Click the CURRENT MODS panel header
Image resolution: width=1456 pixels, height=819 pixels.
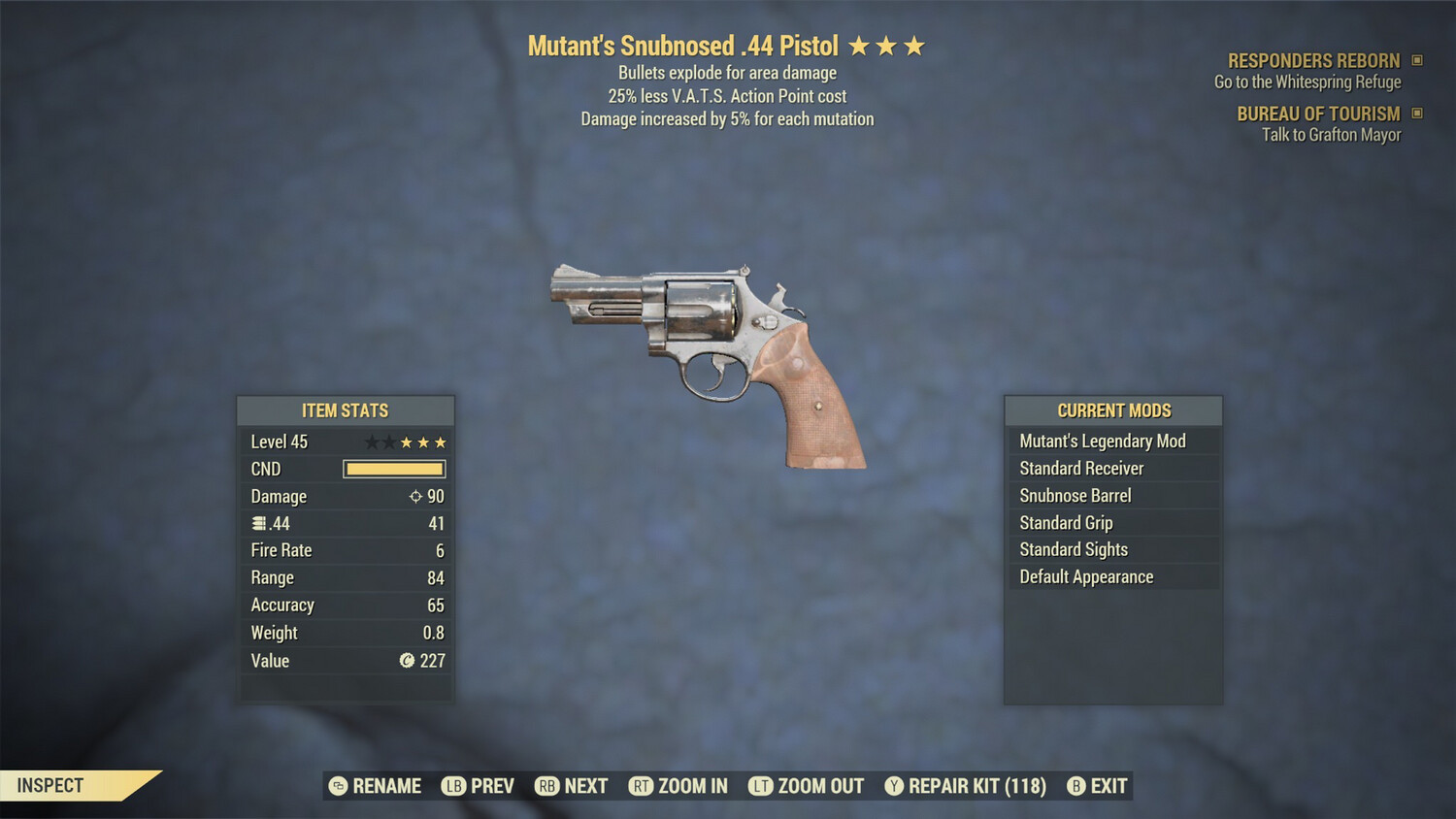(x=1112, y=410)
